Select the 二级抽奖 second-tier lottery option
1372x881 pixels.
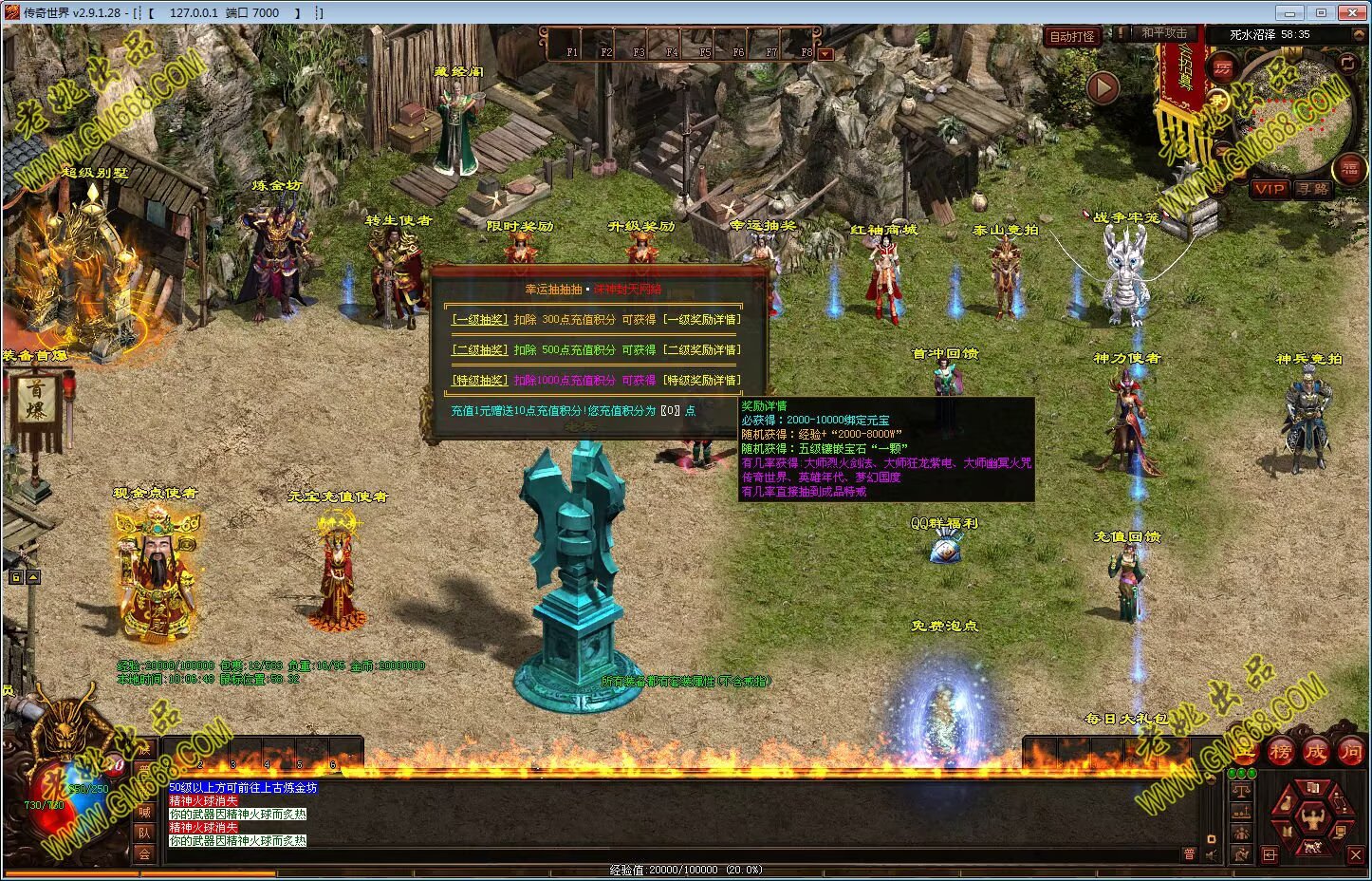479,350
